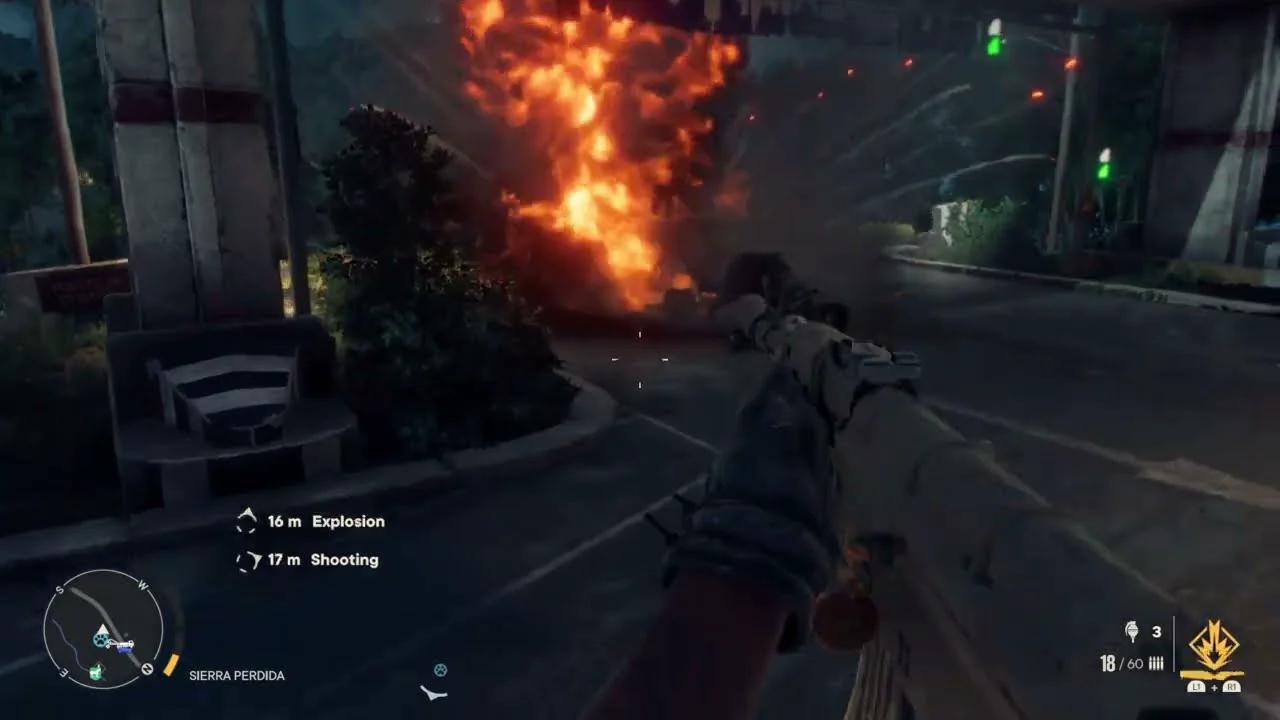Select the grenade icon in the ammo HUD
Screen dimensions: 1280x720
tap(1131, 630)
